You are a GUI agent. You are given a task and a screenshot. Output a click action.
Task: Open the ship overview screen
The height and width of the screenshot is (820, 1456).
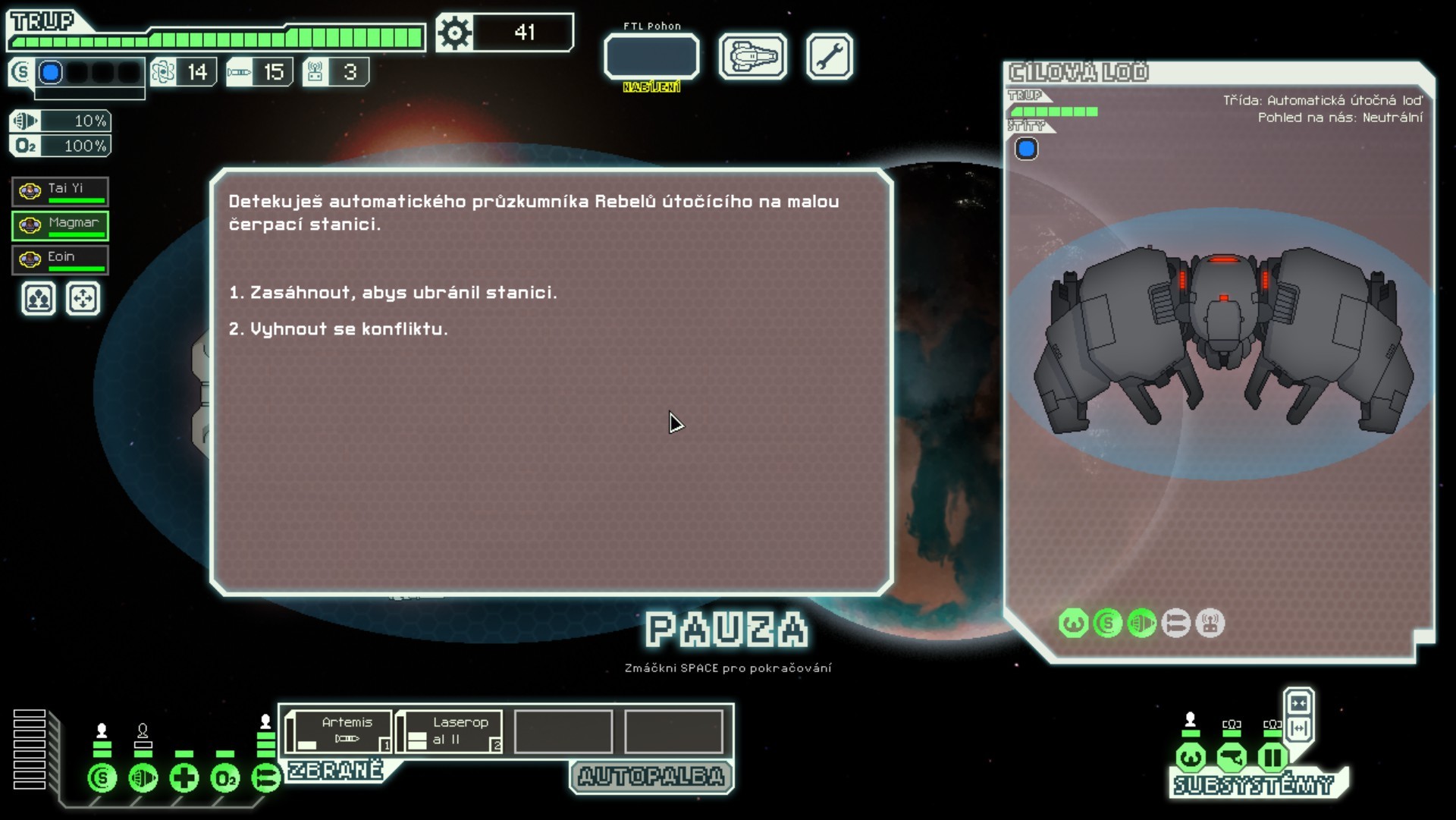752,57
